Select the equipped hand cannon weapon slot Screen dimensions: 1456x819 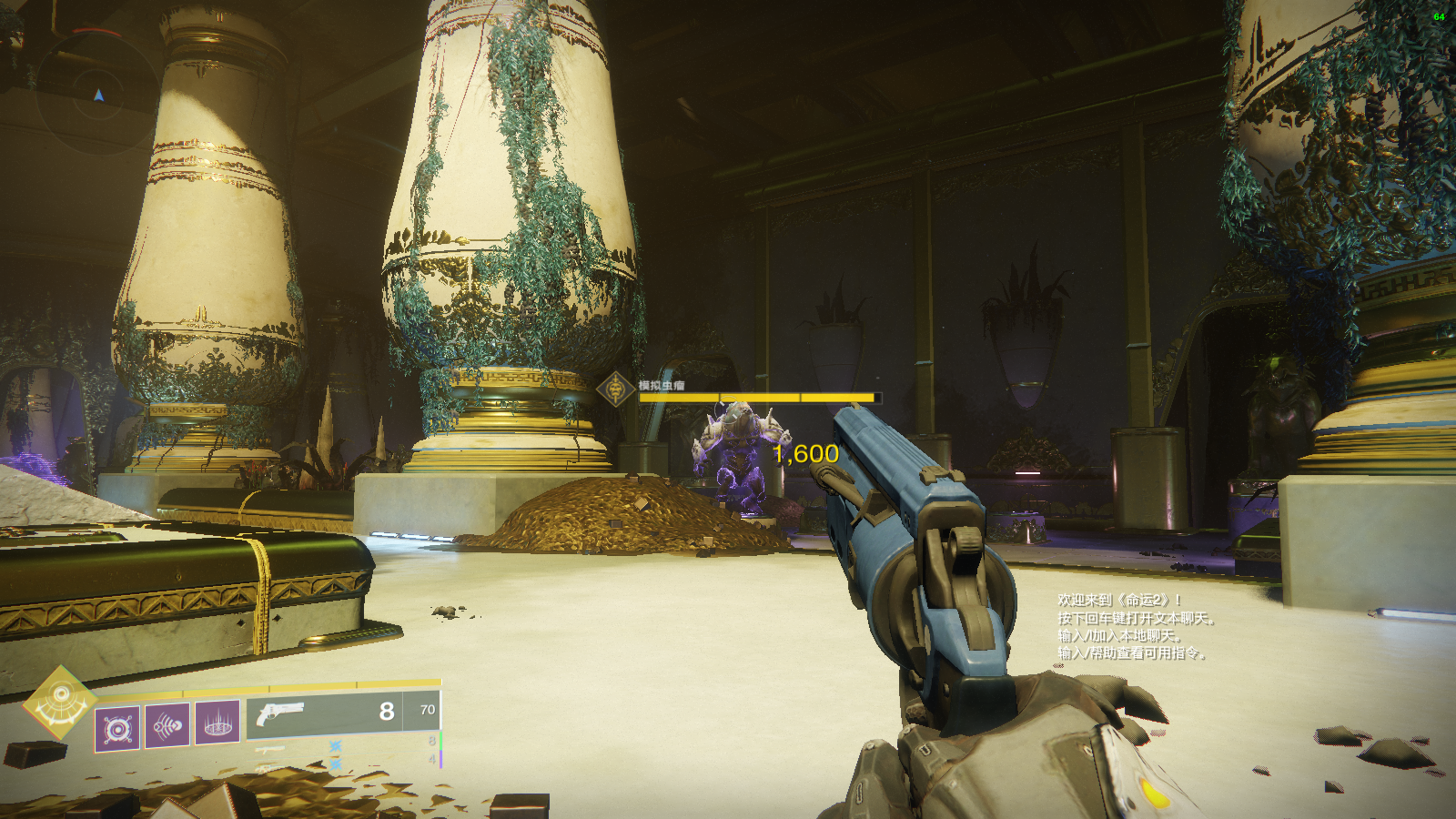pos(342,711)
